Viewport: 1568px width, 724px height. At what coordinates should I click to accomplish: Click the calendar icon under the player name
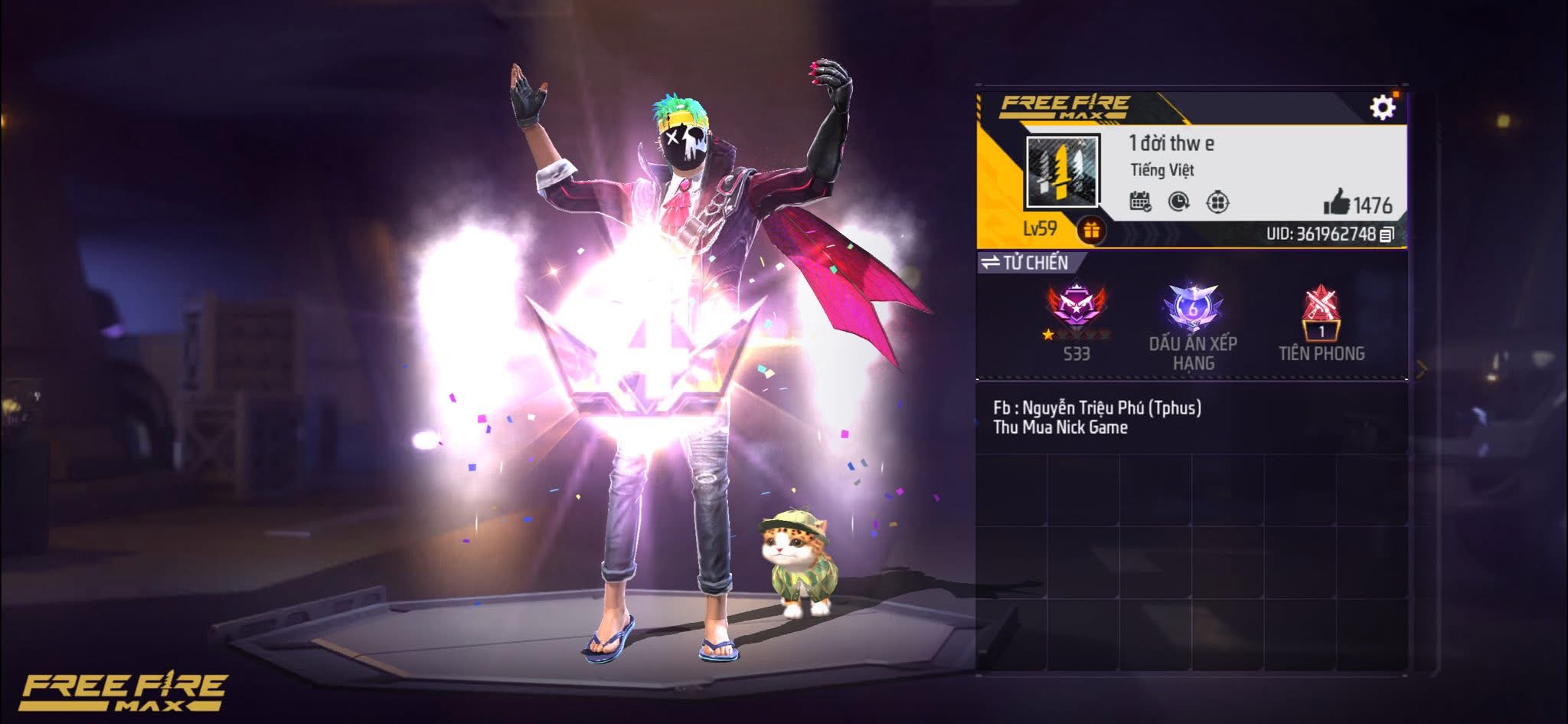point(1140,201)
